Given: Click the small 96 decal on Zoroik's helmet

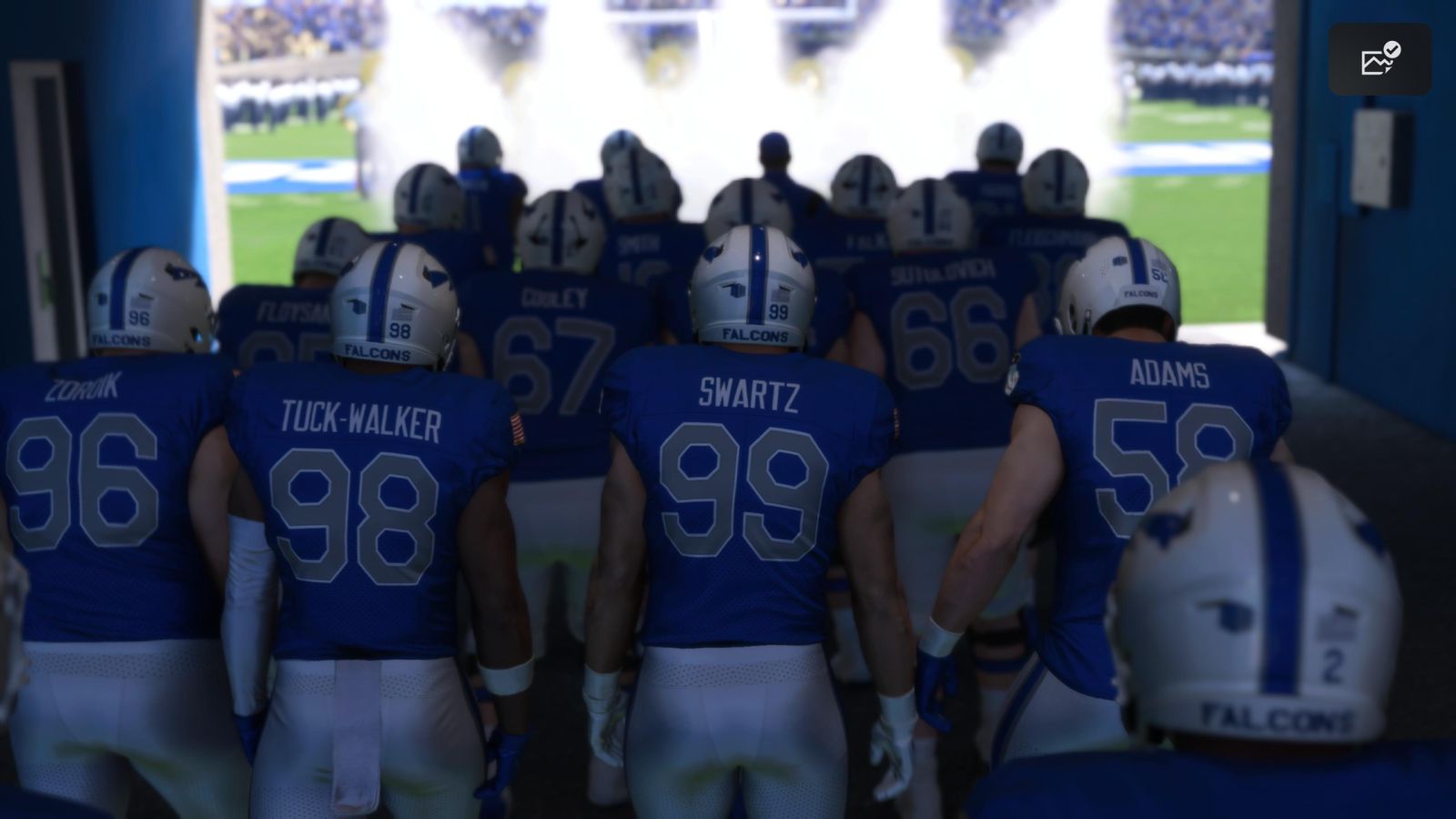Looking at the screenshot, I should click(x=139, y=318).
